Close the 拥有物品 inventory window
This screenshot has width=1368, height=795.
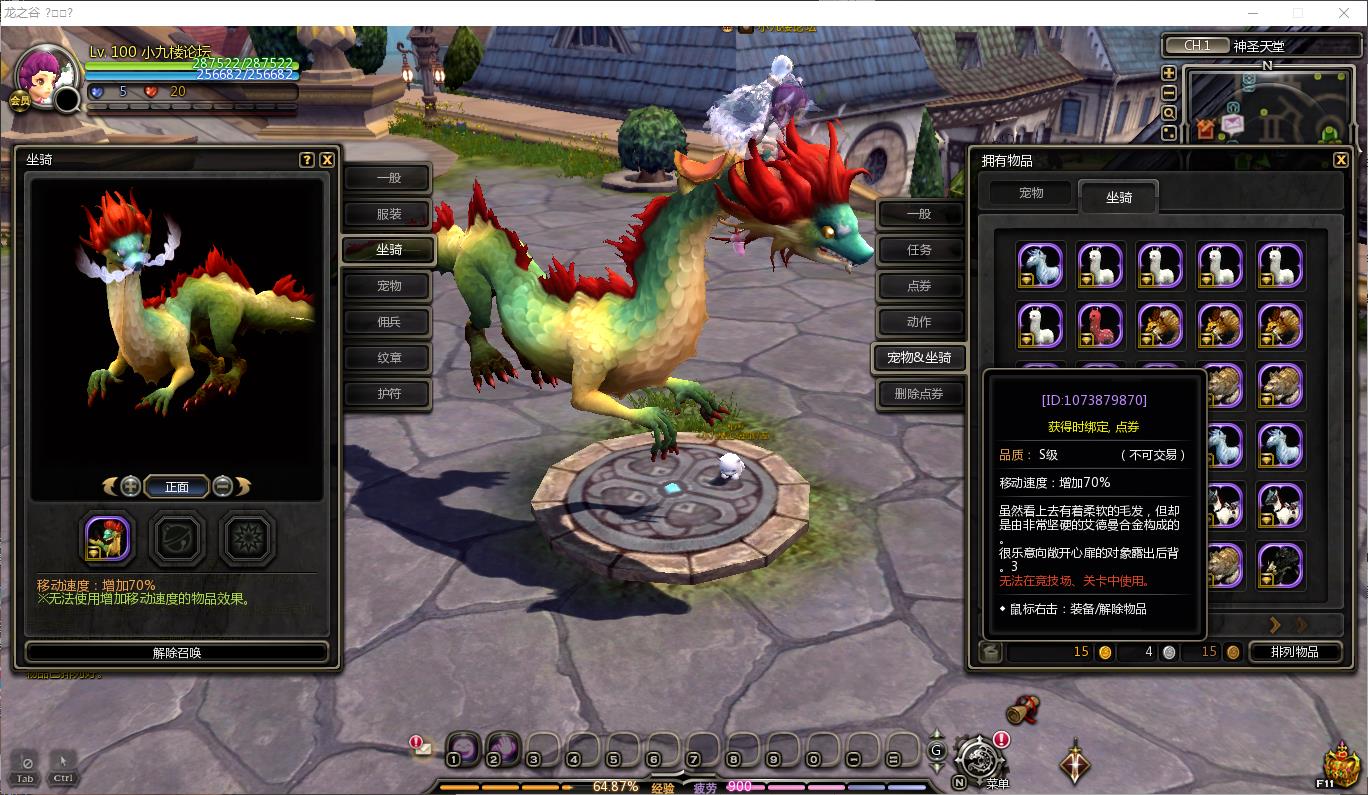pyautogui.click(x=1341, y=160)
